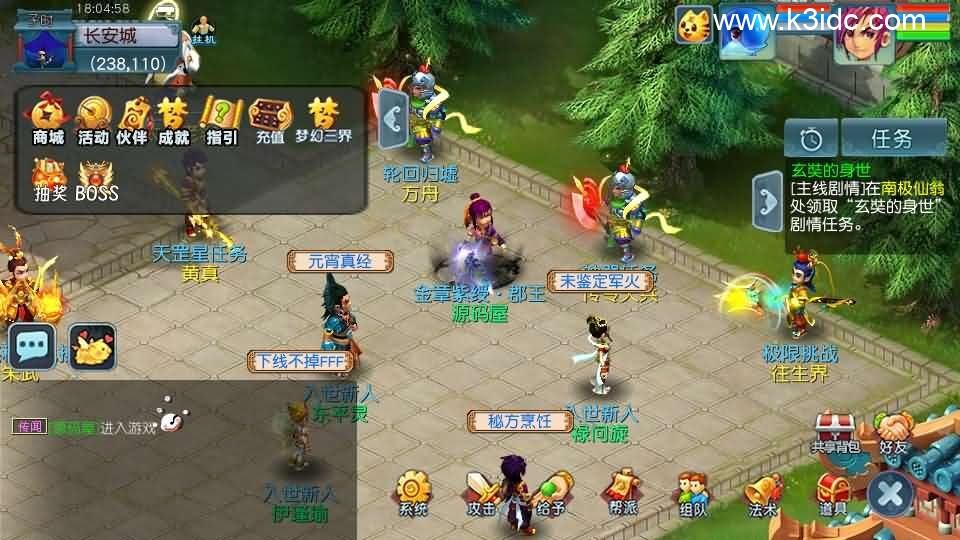The width and height of the screenshot is (960, 540).
Task: Open the BOSS icon
Action: point(97,178)
